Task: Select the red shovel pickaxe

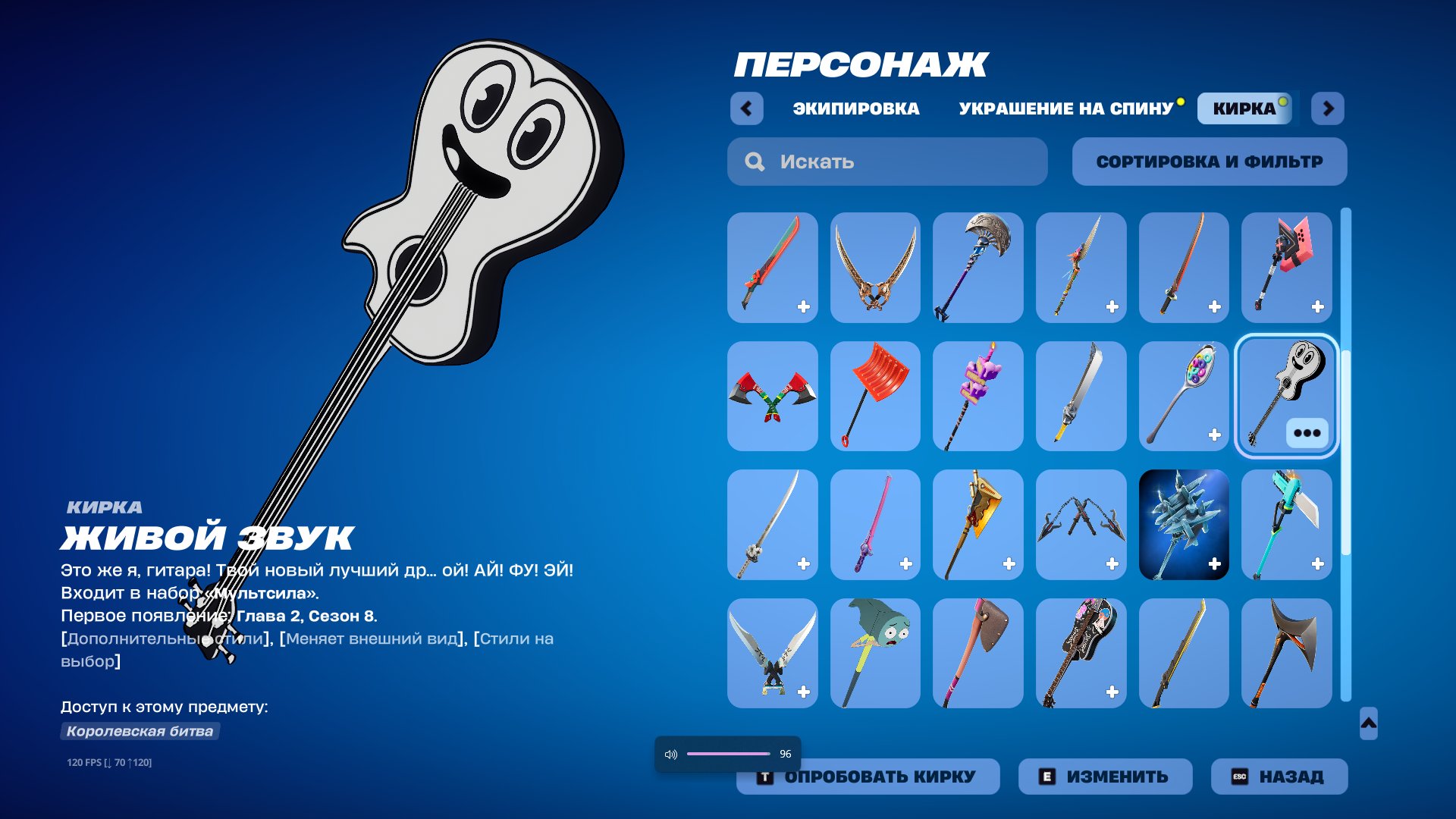Action: (x=874, y=395)
